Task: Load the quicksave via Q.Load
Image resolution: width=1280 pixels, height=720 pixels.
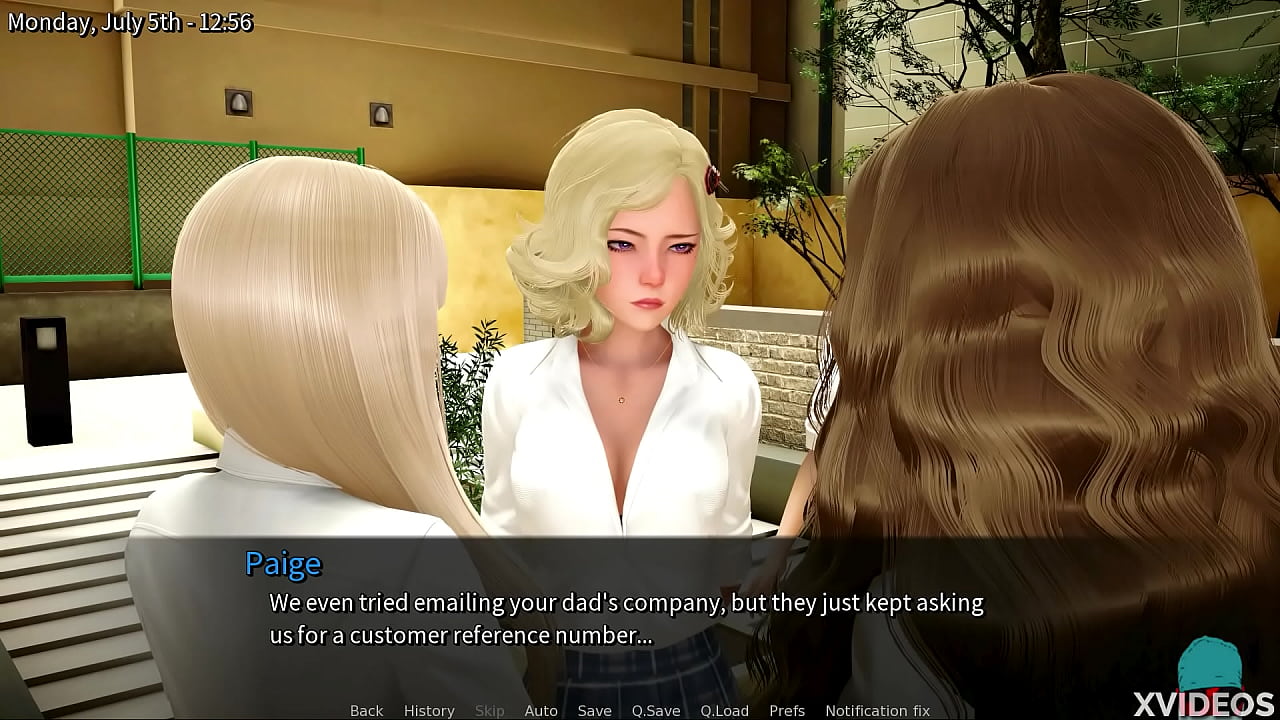Action: [x=724, y=710]
